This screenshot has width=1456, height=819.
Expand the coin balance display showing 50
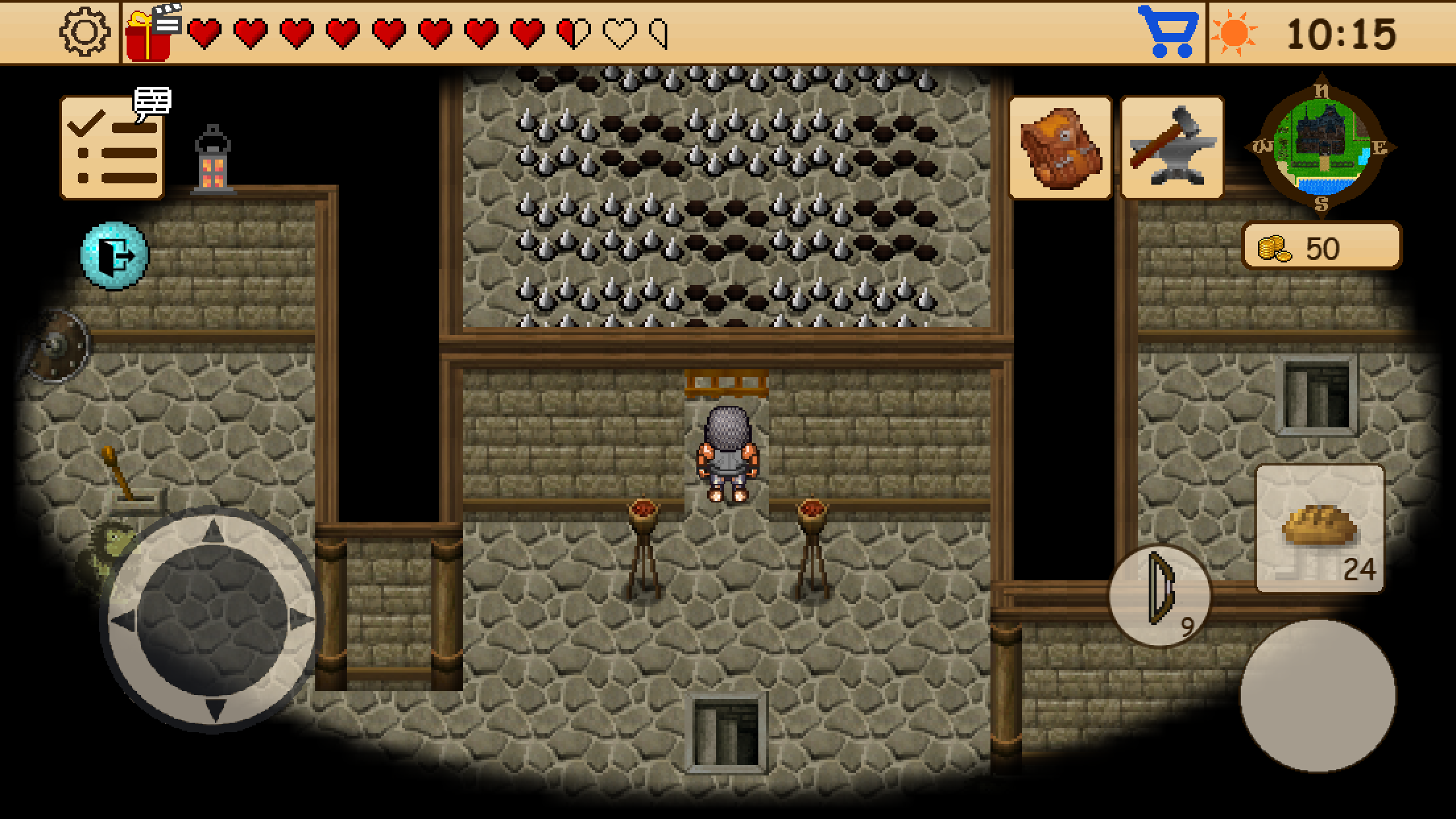coord(1321,247)
